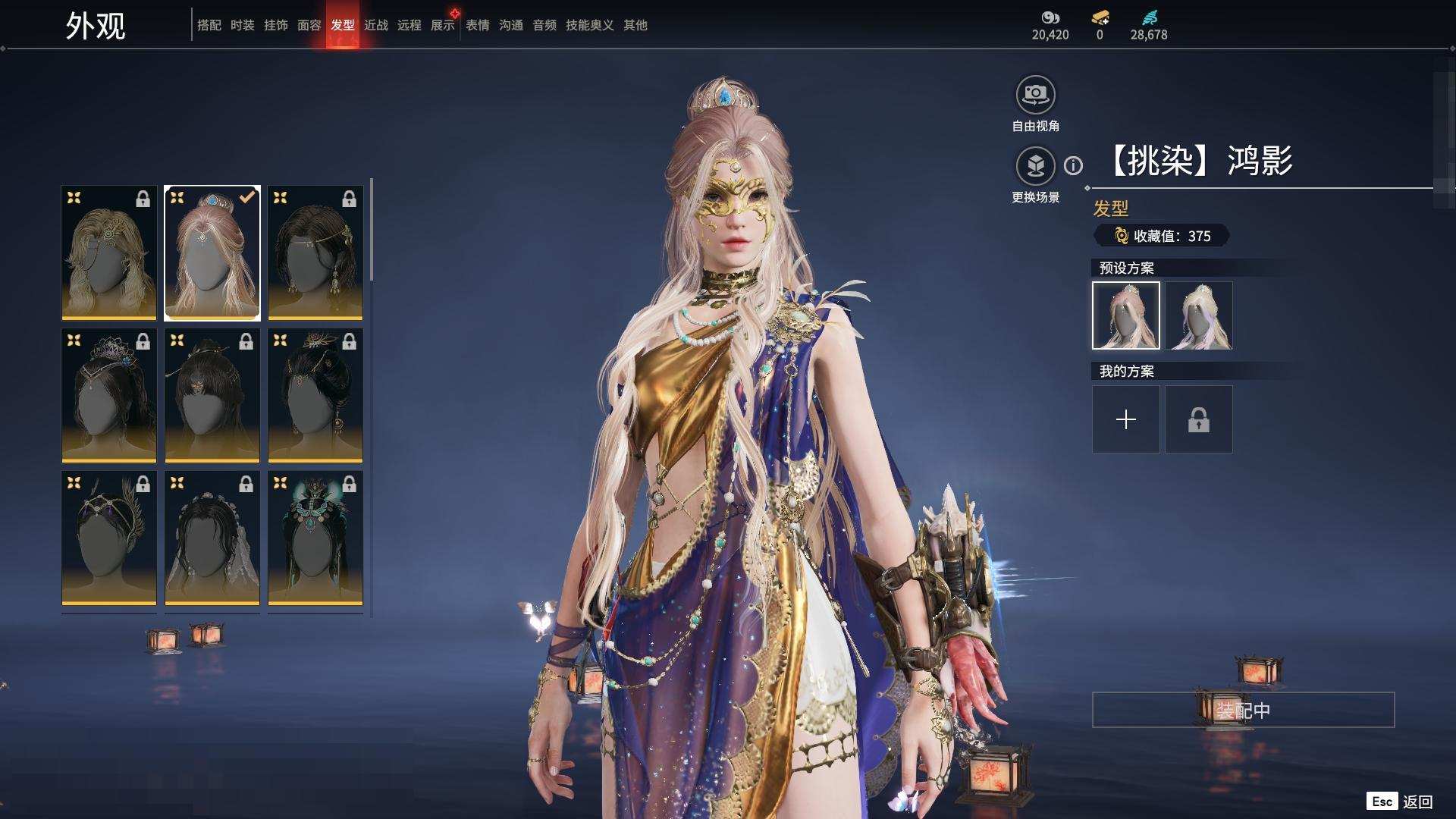Choose the 表情 emote tab
The width and height of the screenshot is (1456, 819).
477,25
